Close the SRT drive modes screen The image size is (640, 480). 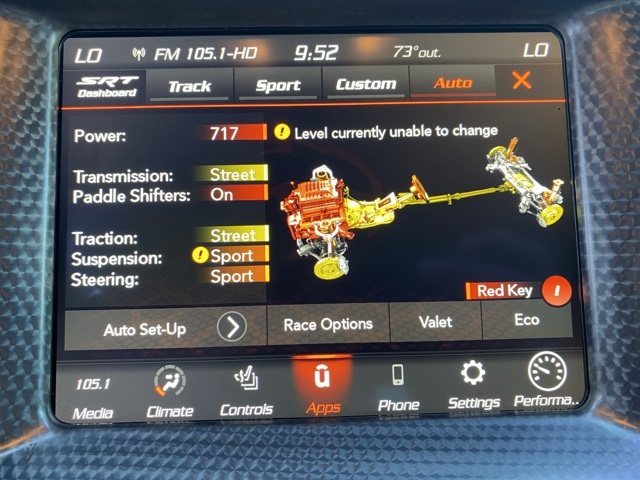pyautogui.click(x=521, y=81)
